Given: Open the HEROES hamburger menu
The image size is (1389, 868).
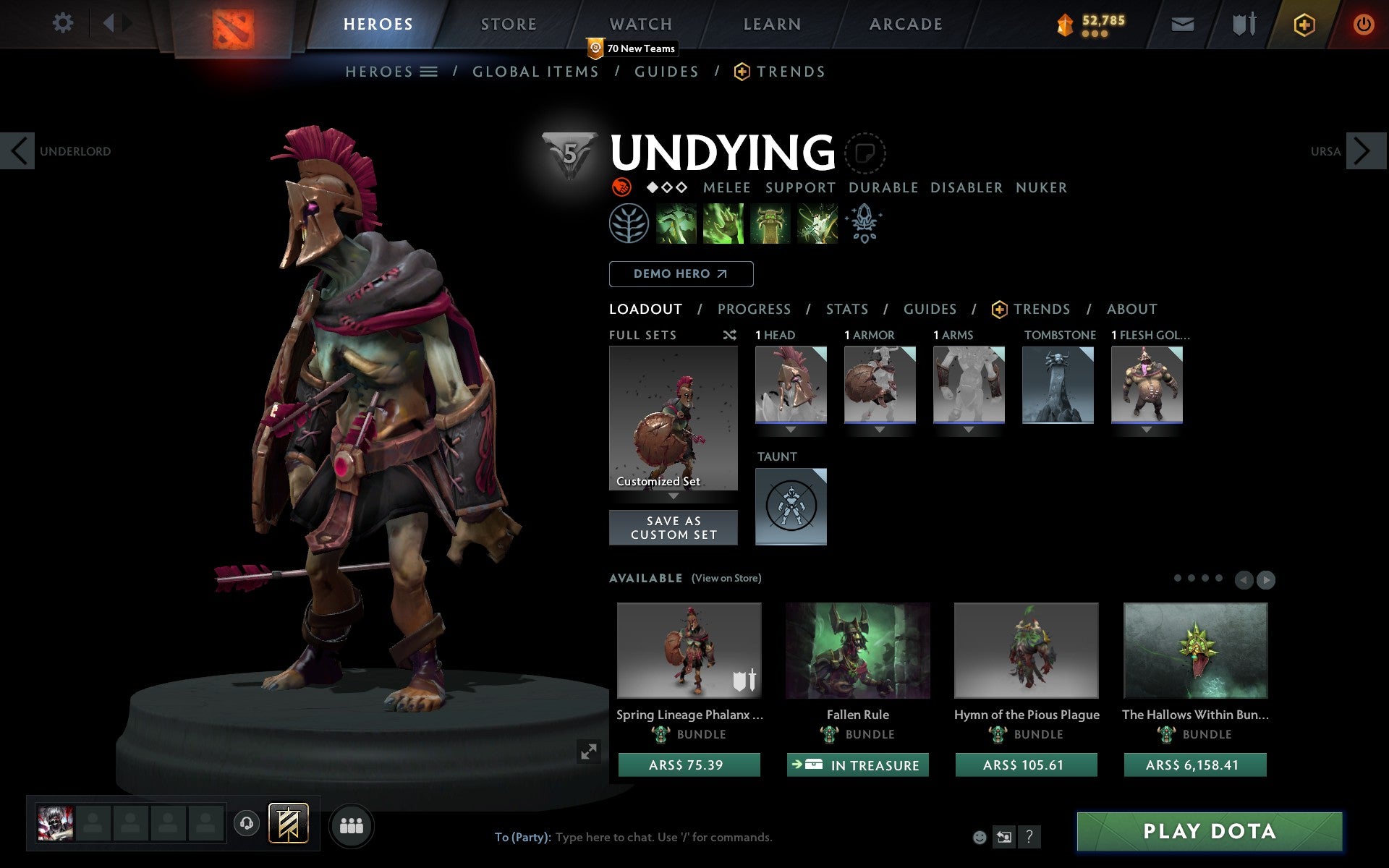Looking at the screenshot, I should click(x=430, y=71).
